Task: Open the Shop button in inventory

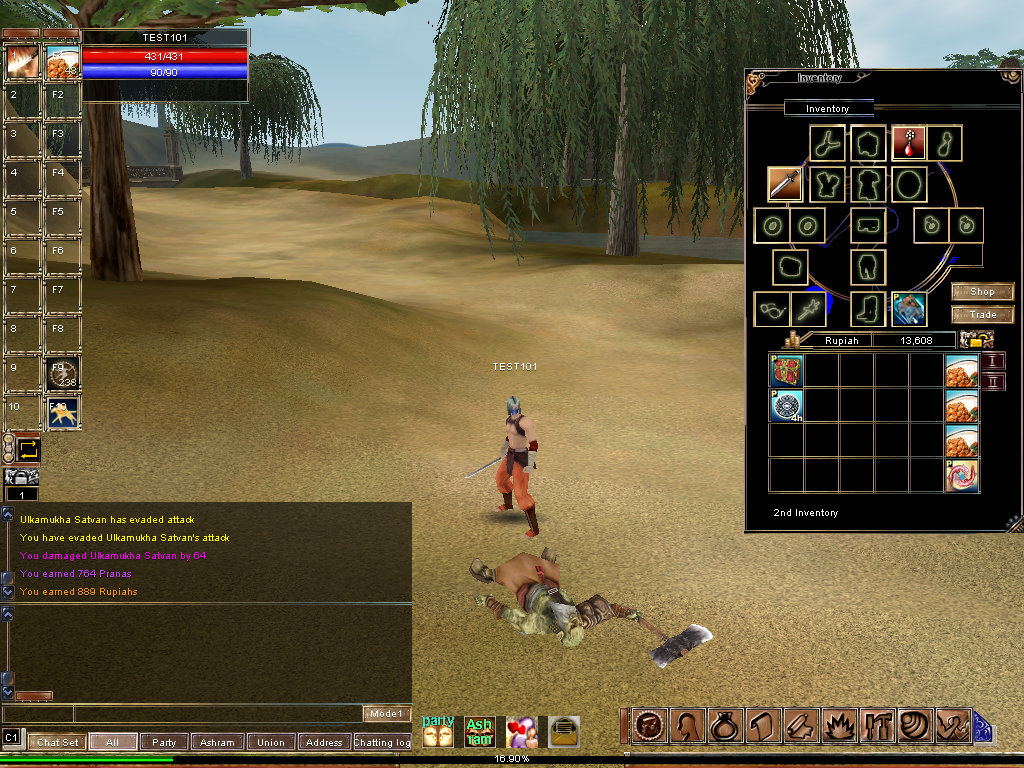Action: (x=982, y=292)
